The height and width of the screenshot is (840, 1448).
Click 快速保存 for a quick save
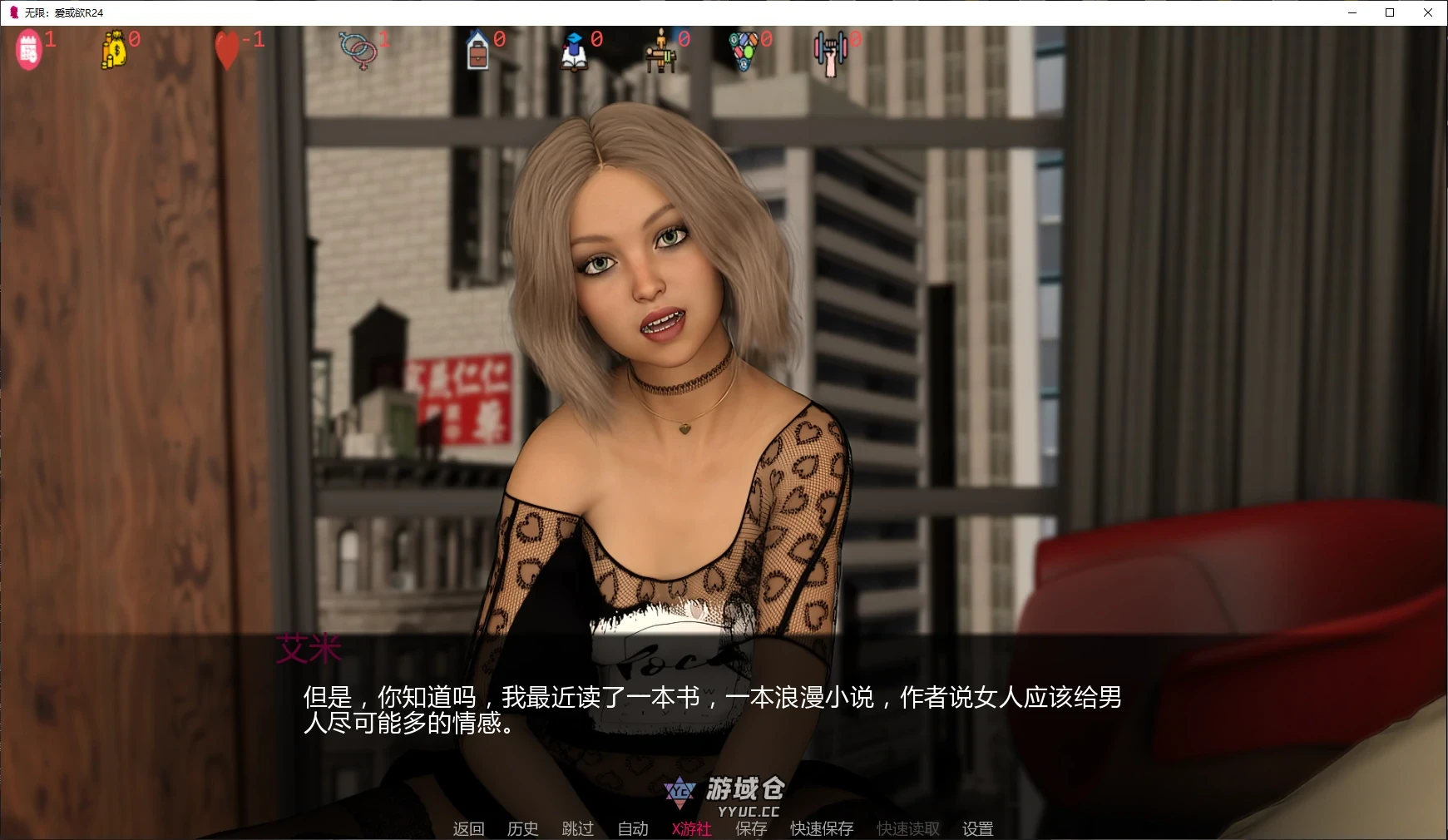[821, 828]
